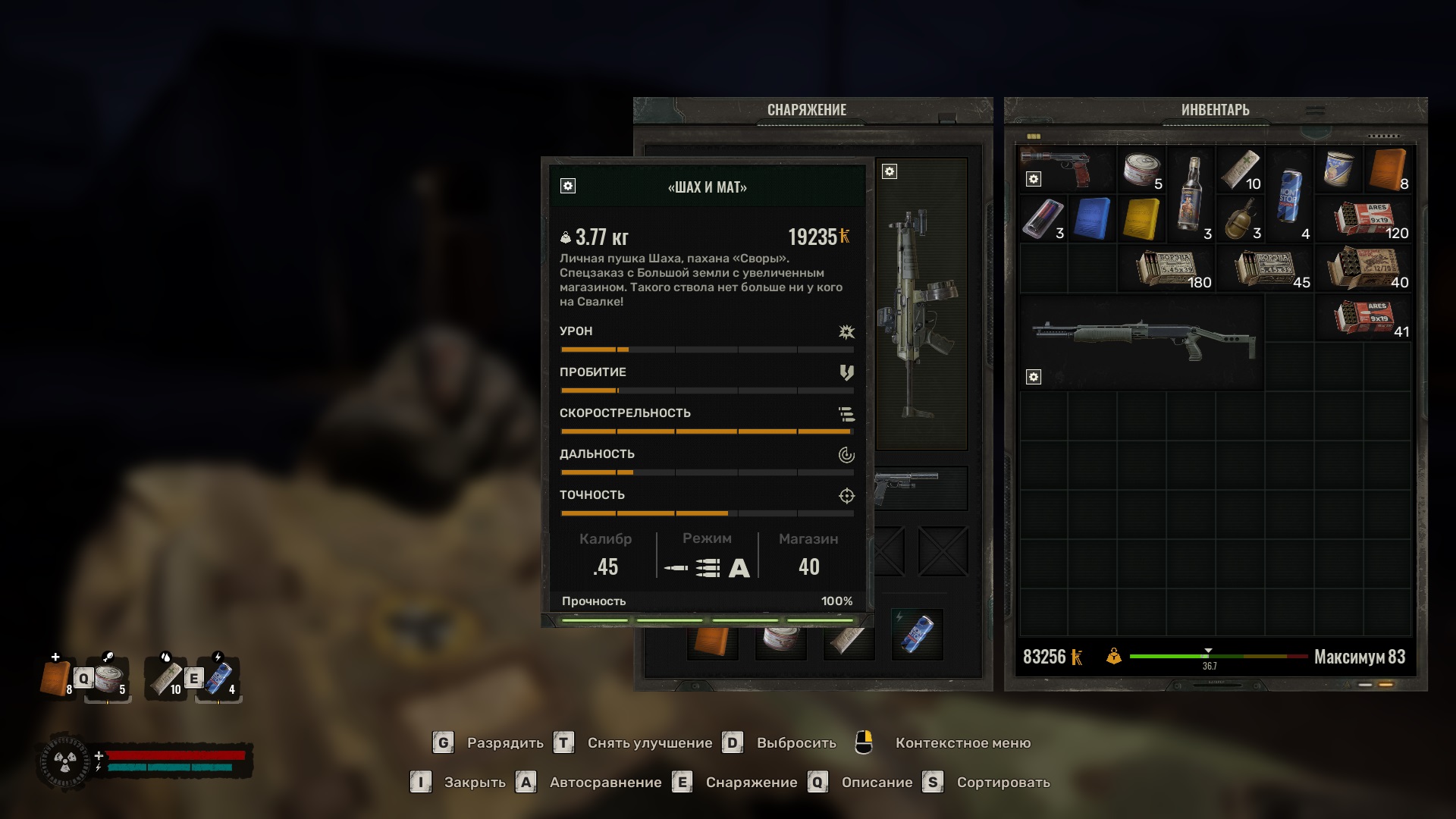Image resolution: width=1456 pixels, height=819 pixels.
Task: Select the blue army medkit
Action: 1092,219
